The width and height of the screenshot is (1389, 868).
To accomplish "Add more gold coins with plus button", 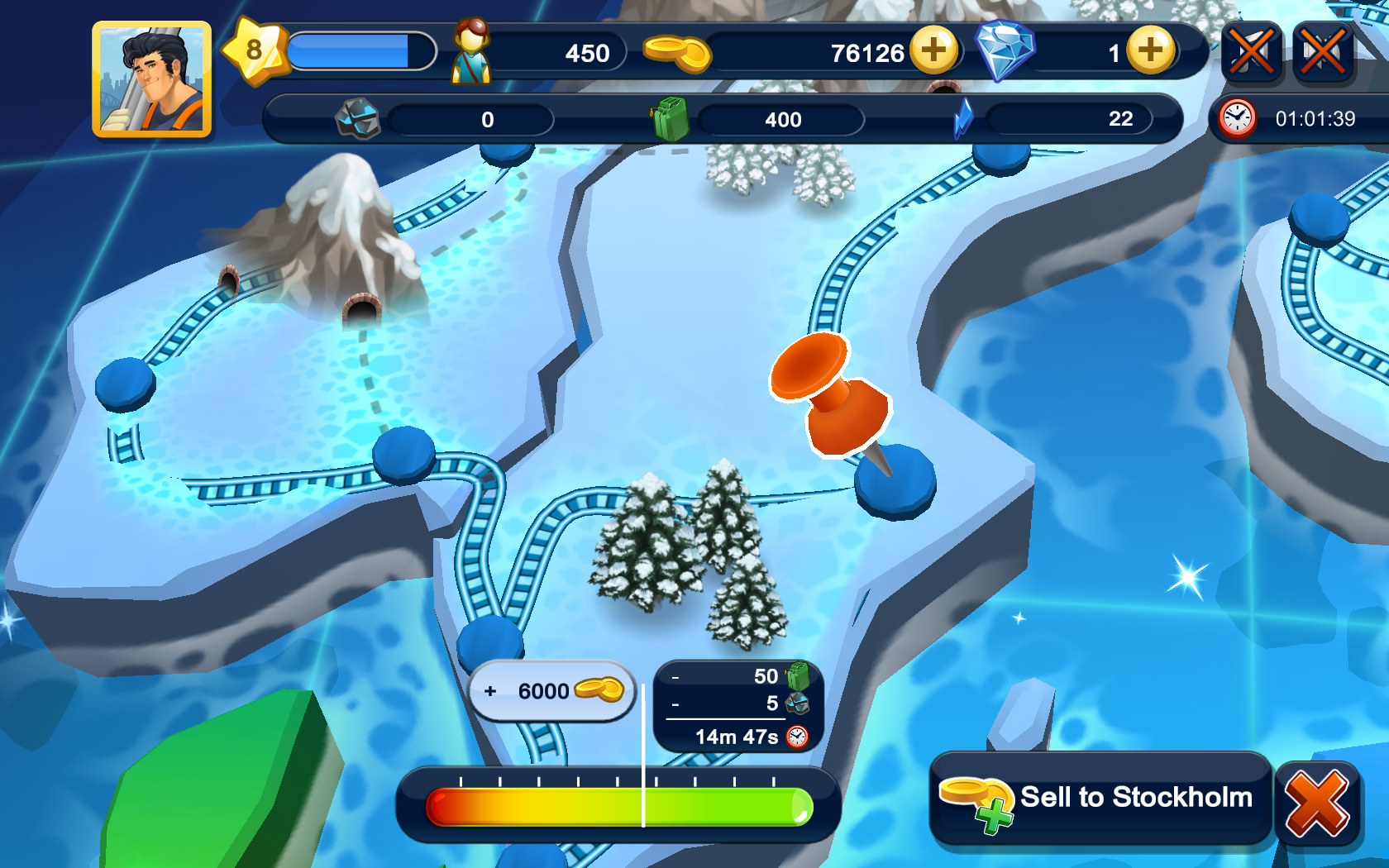I will pos(933,50).
